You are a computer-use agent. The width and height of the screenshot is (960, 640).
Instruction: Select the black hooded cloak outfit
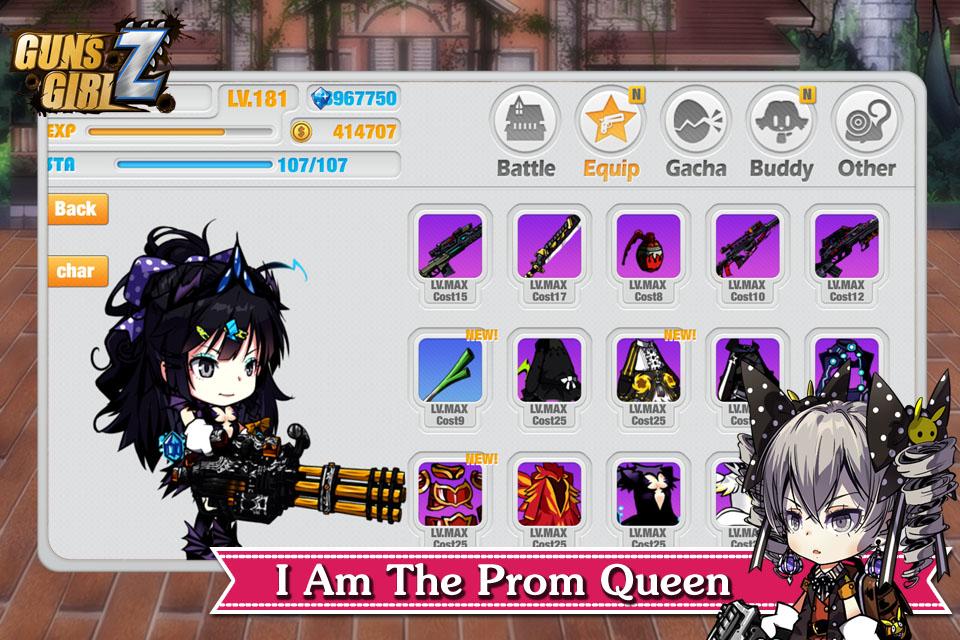tap(549, 378)
